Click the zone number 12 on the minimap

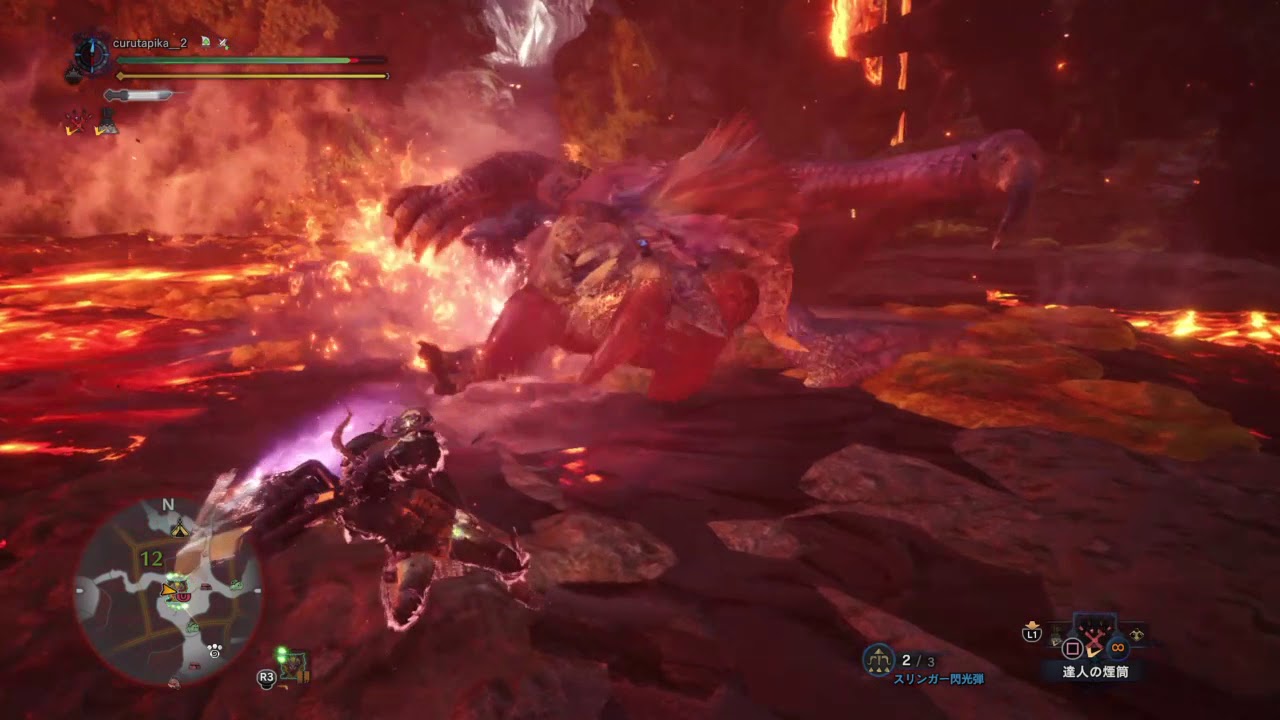151,556
